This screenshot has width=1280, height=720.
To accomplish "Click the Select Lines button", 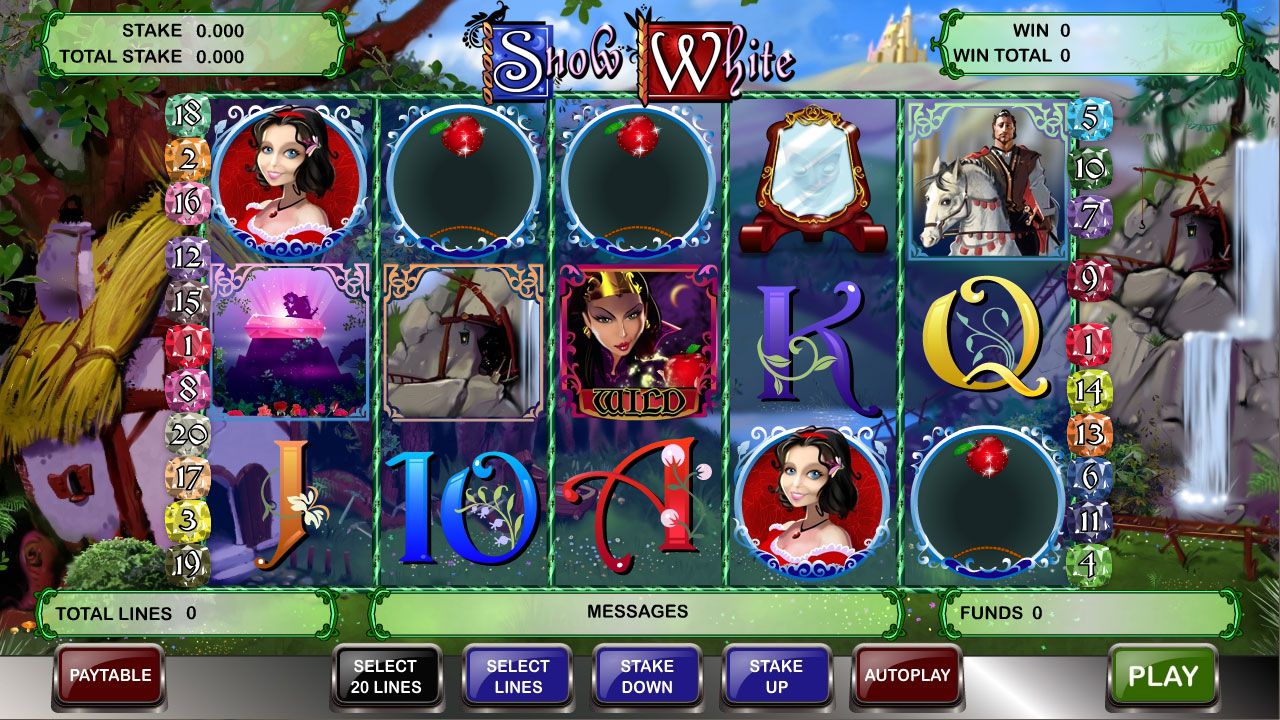I will [x=517, y=677].
